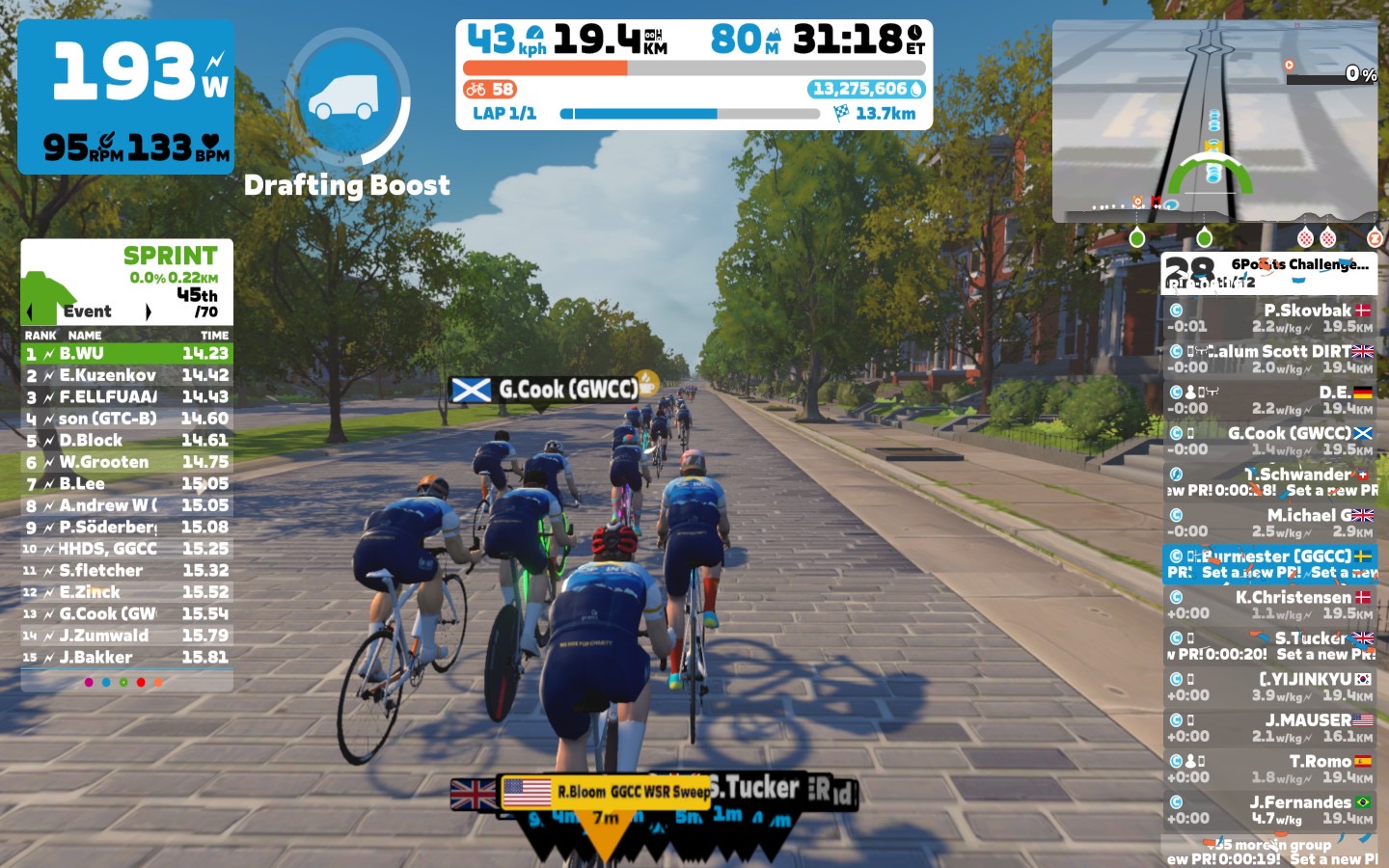Click the left arrow beside Event
Viewport: 1389px width, 868px height.
coord(30,312)
